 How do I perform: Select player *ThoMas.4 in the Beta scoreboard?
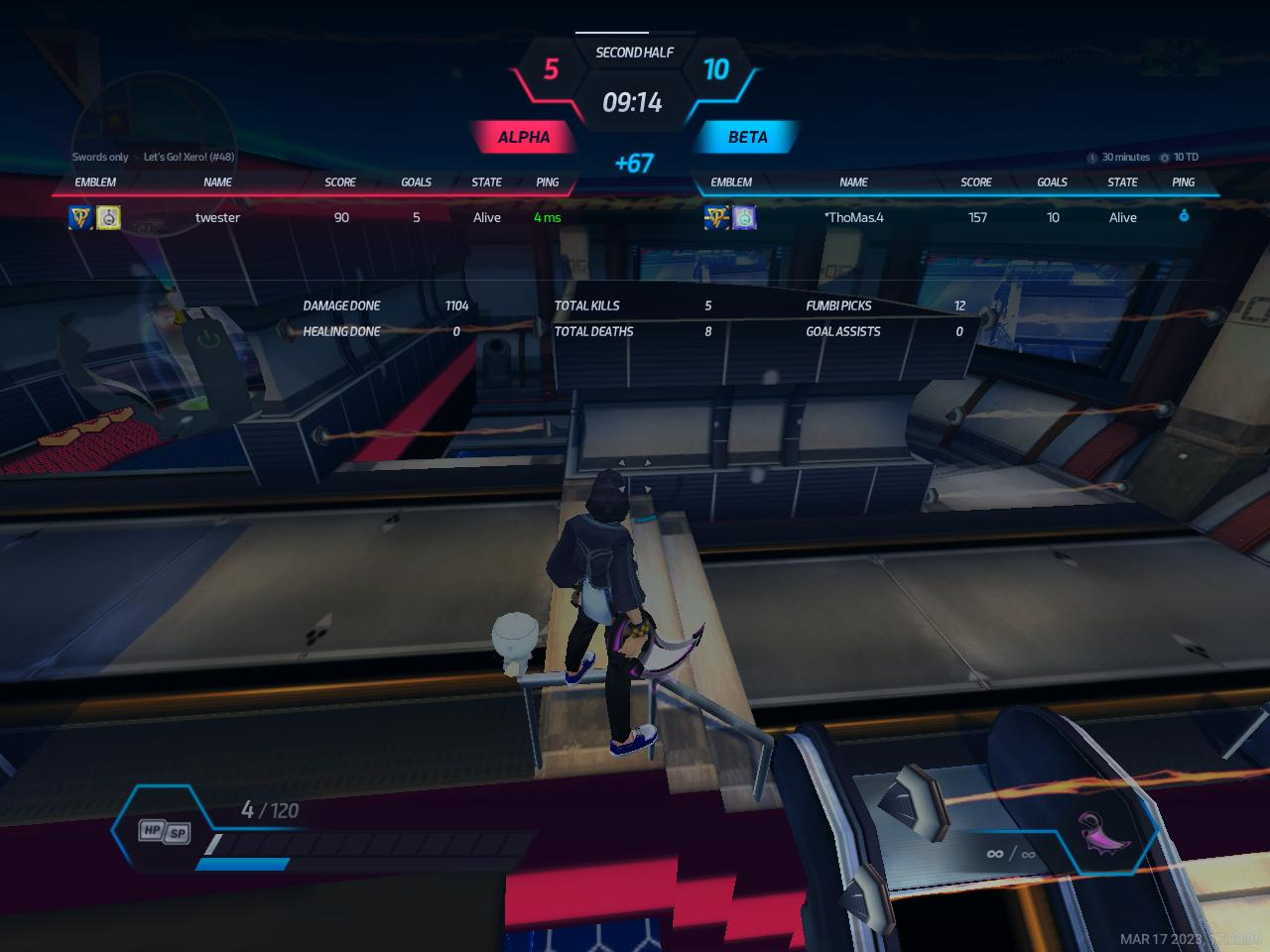pos(853,217)
